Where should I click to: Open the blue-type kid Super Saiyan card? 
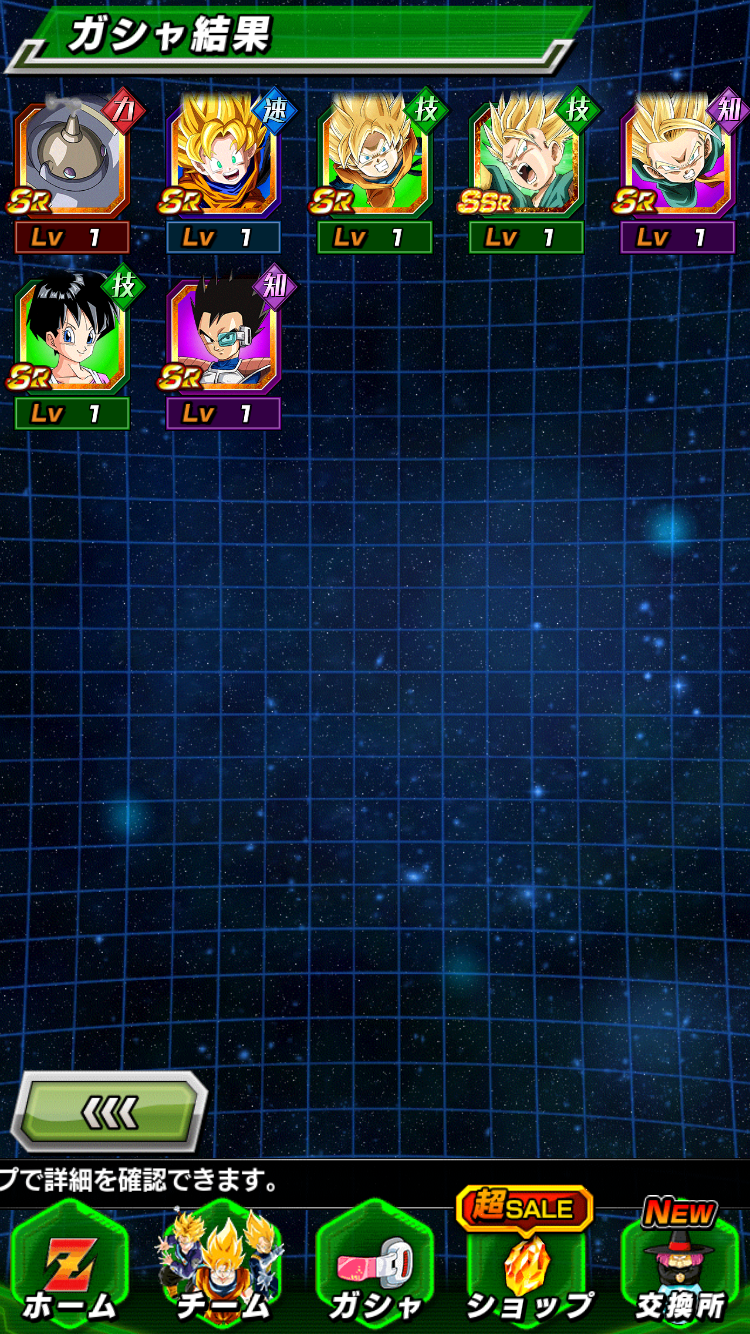coord(223,160)
